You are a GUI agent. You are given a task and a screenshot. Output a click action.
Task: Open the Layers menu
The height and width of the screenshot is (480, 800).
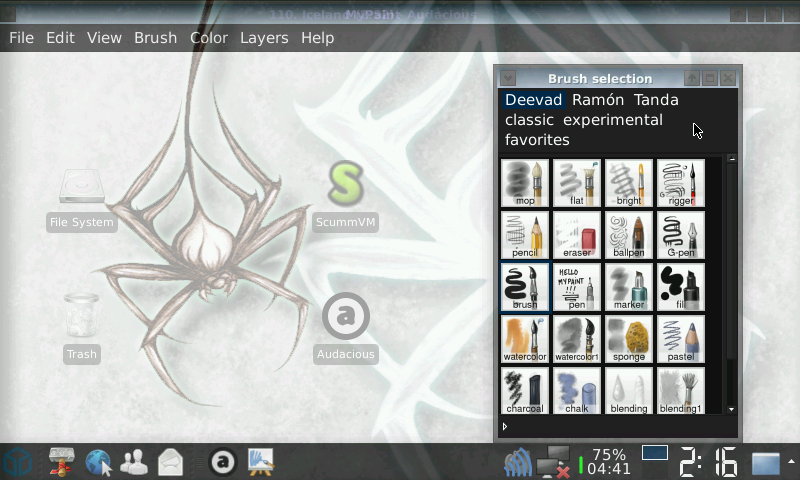(x=264, y=38)
